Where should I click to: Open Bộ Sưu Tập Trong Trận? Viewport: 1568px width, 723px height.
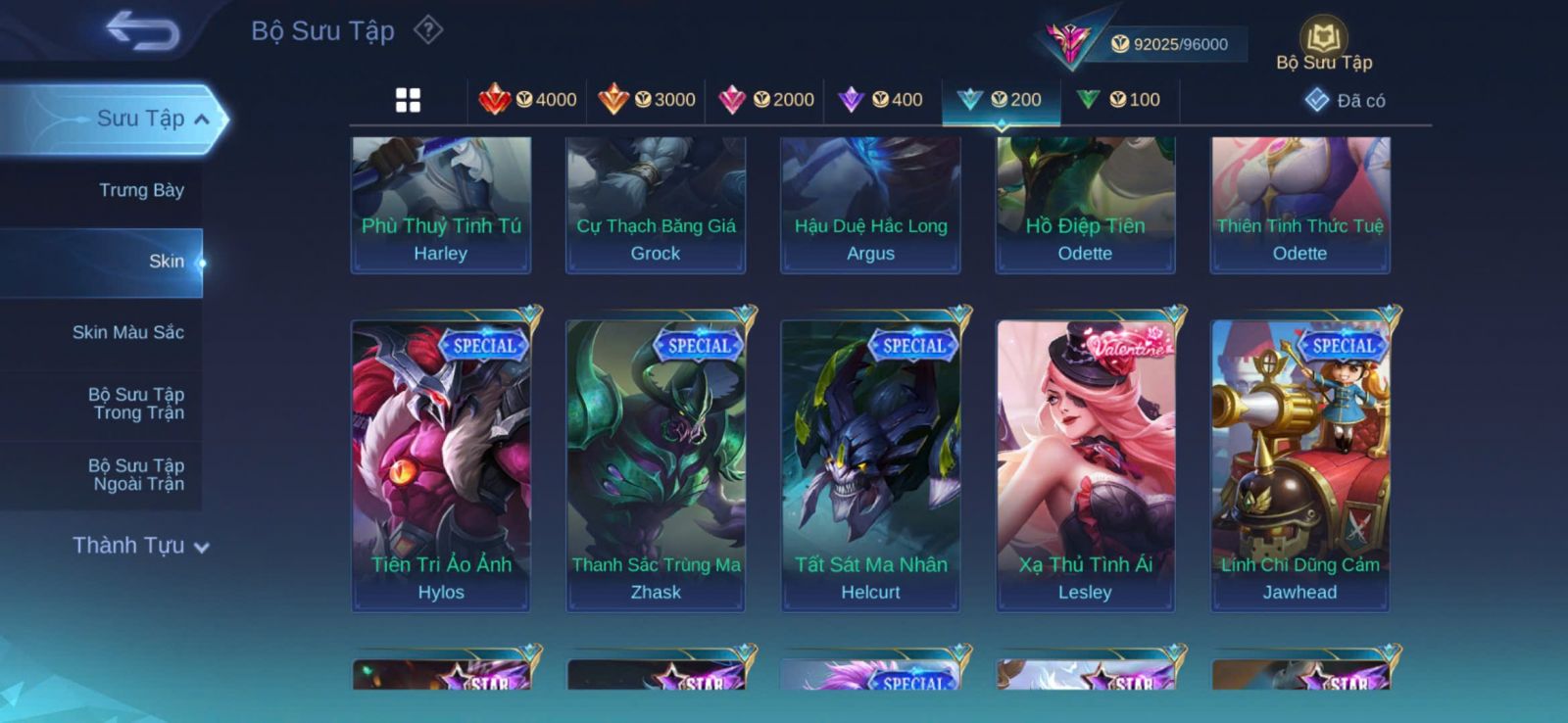[x=136, y=404]
